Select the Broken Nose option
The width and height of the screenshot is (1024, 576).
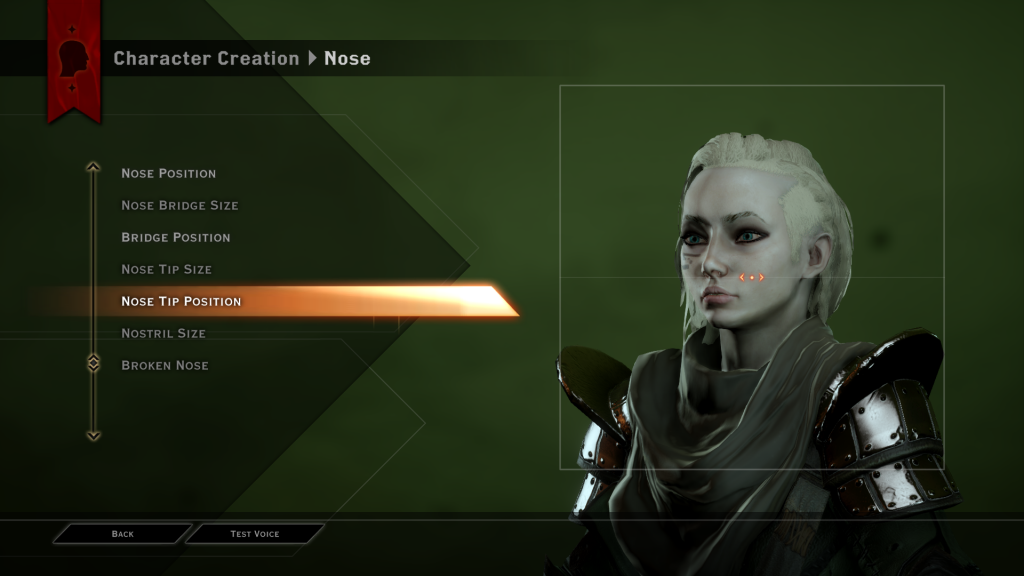[164, 365]
